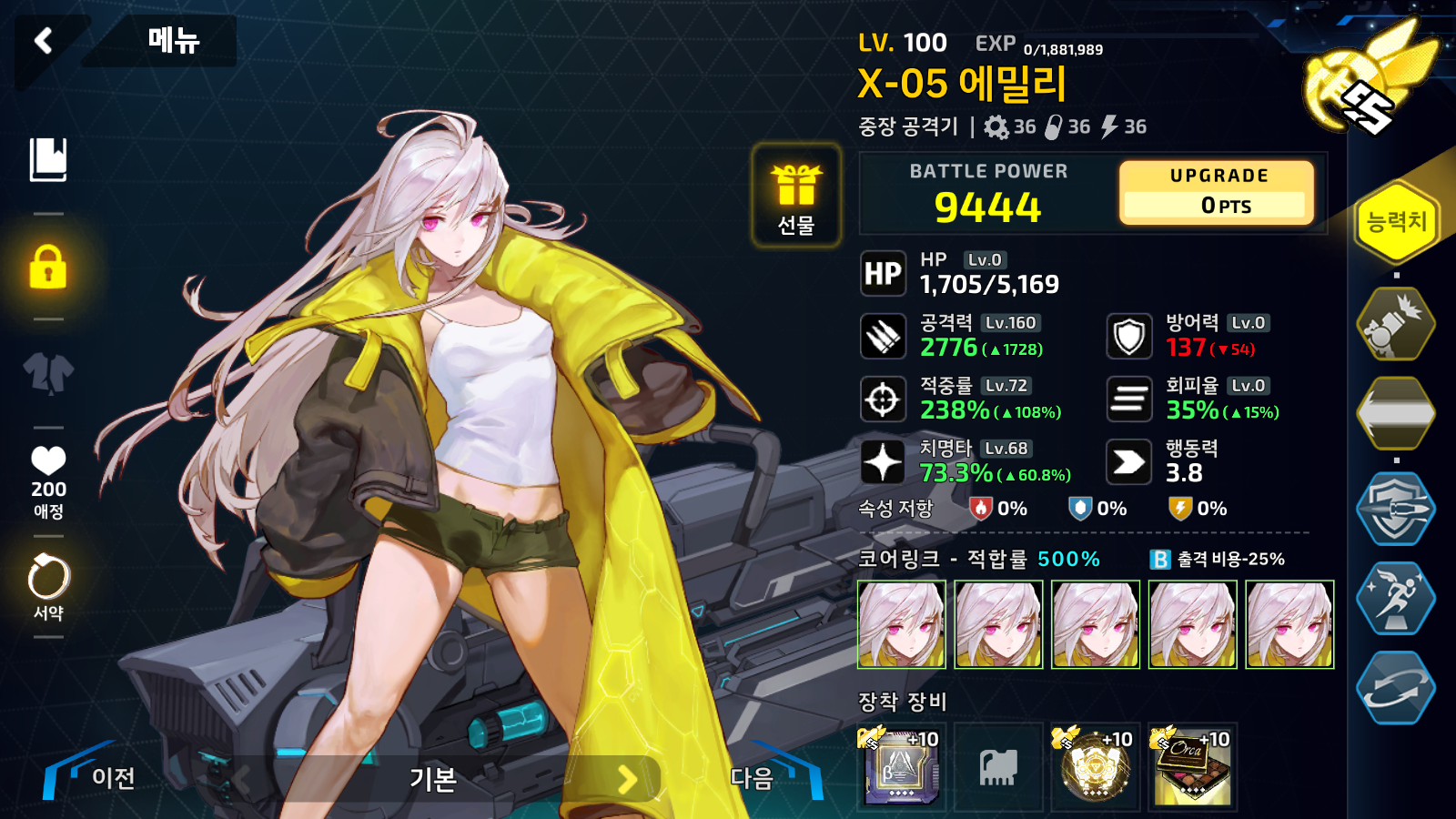
Task: Select the Orca chocolate box equipment
Action: [x=1192, y=766]
